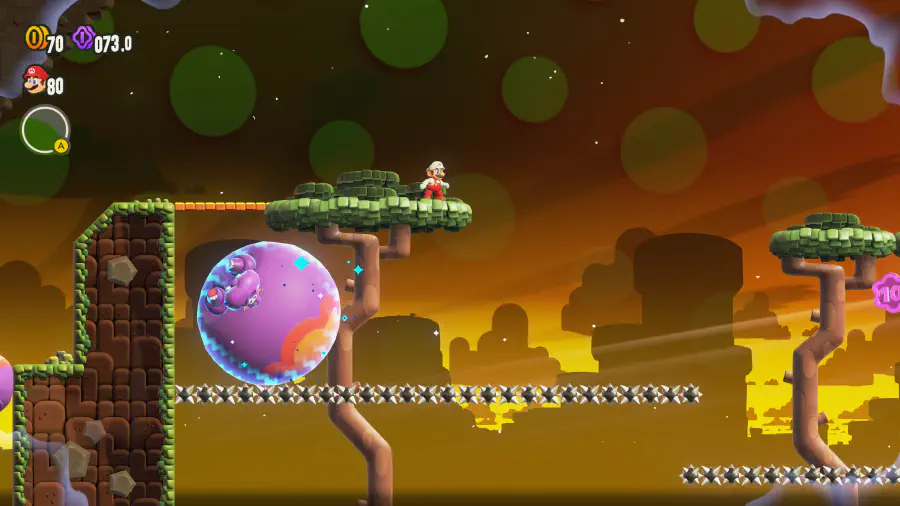Click the empty stored item circle
This screenshot has height=506, width=900.
tap(45, 130)
